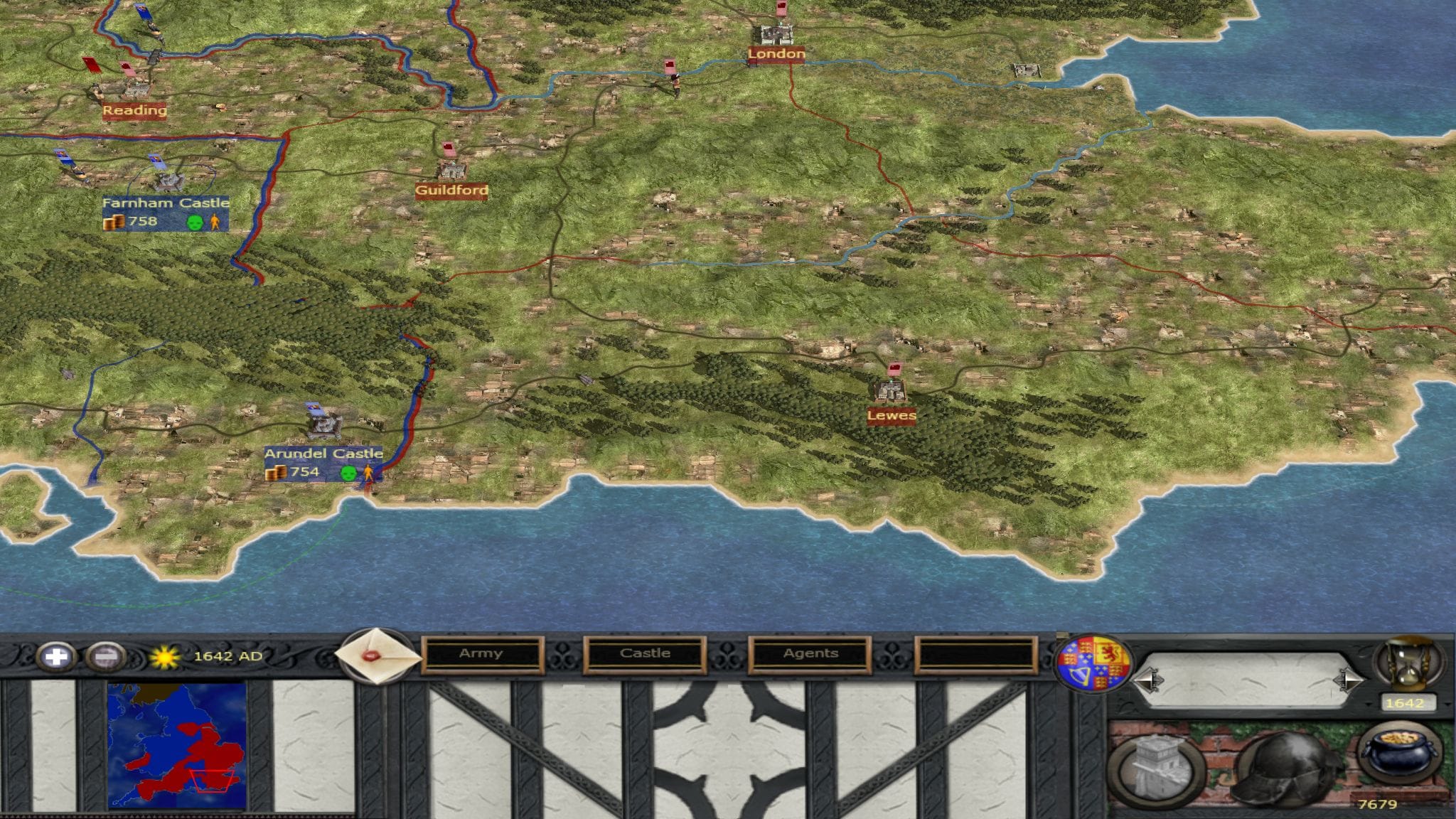Switch to the Army tab
This screenshot has height=819, width=1456.
481,653
